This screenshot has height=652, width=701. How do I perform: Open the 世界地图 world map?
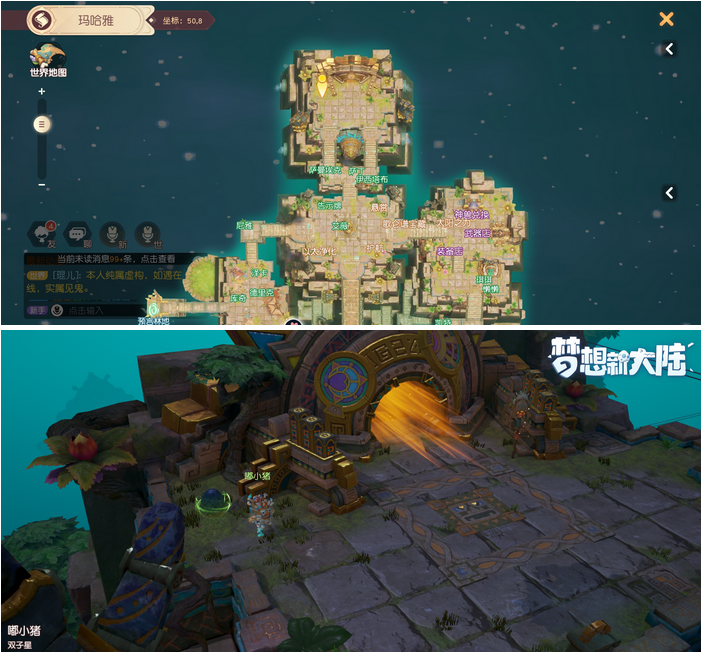[47, 61]
